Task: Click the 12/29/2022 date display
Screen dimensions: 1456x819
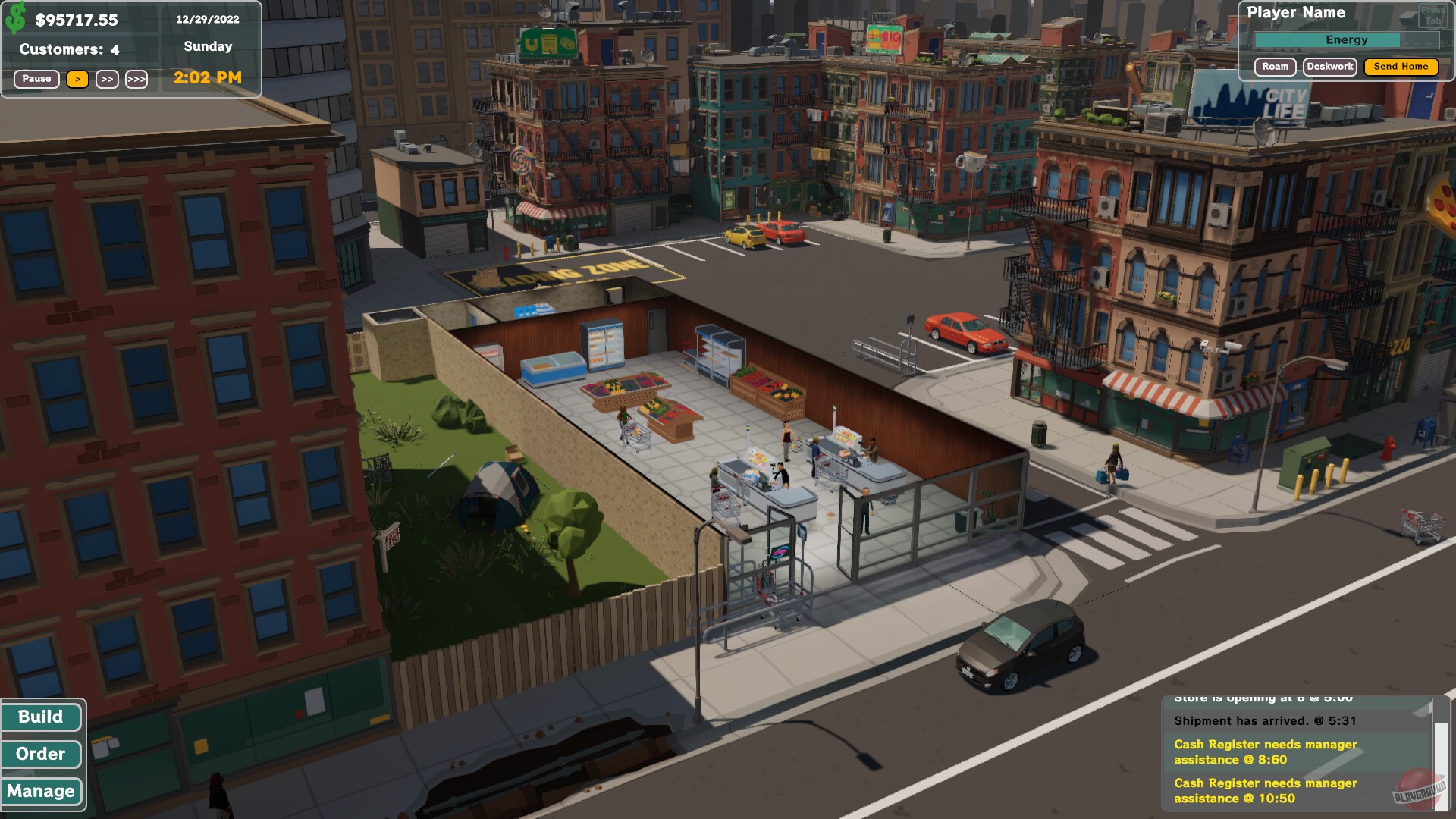Action: (x=208, y=19)
